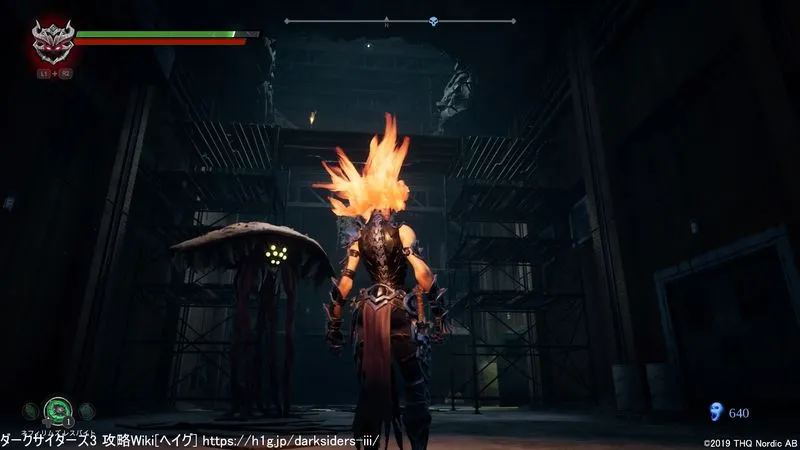
Task: Click the blue souls currency icon
Action: [x=715, y=411]
